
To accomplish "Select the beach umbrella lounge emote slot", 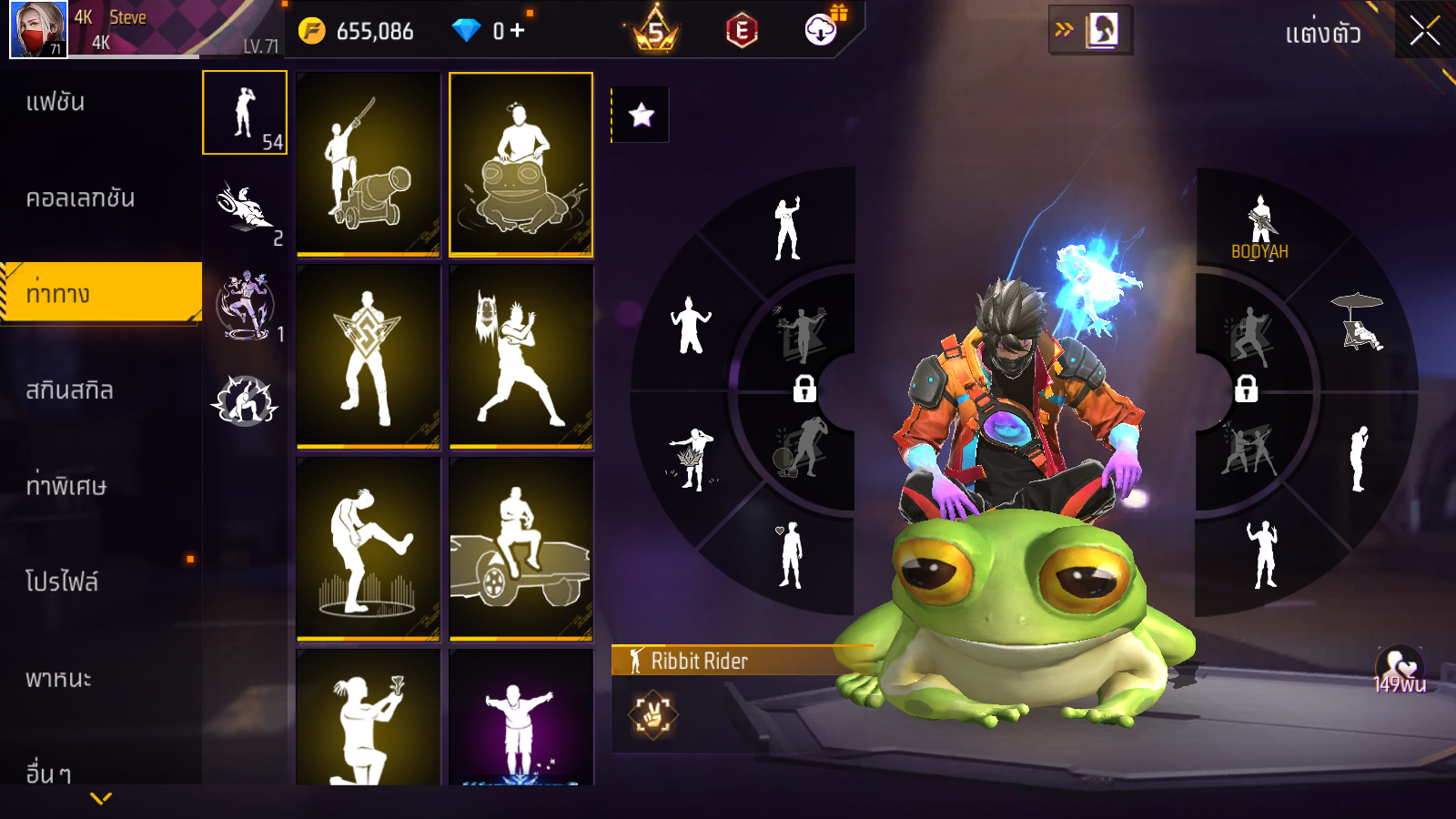I will [x=1359, y=322].
